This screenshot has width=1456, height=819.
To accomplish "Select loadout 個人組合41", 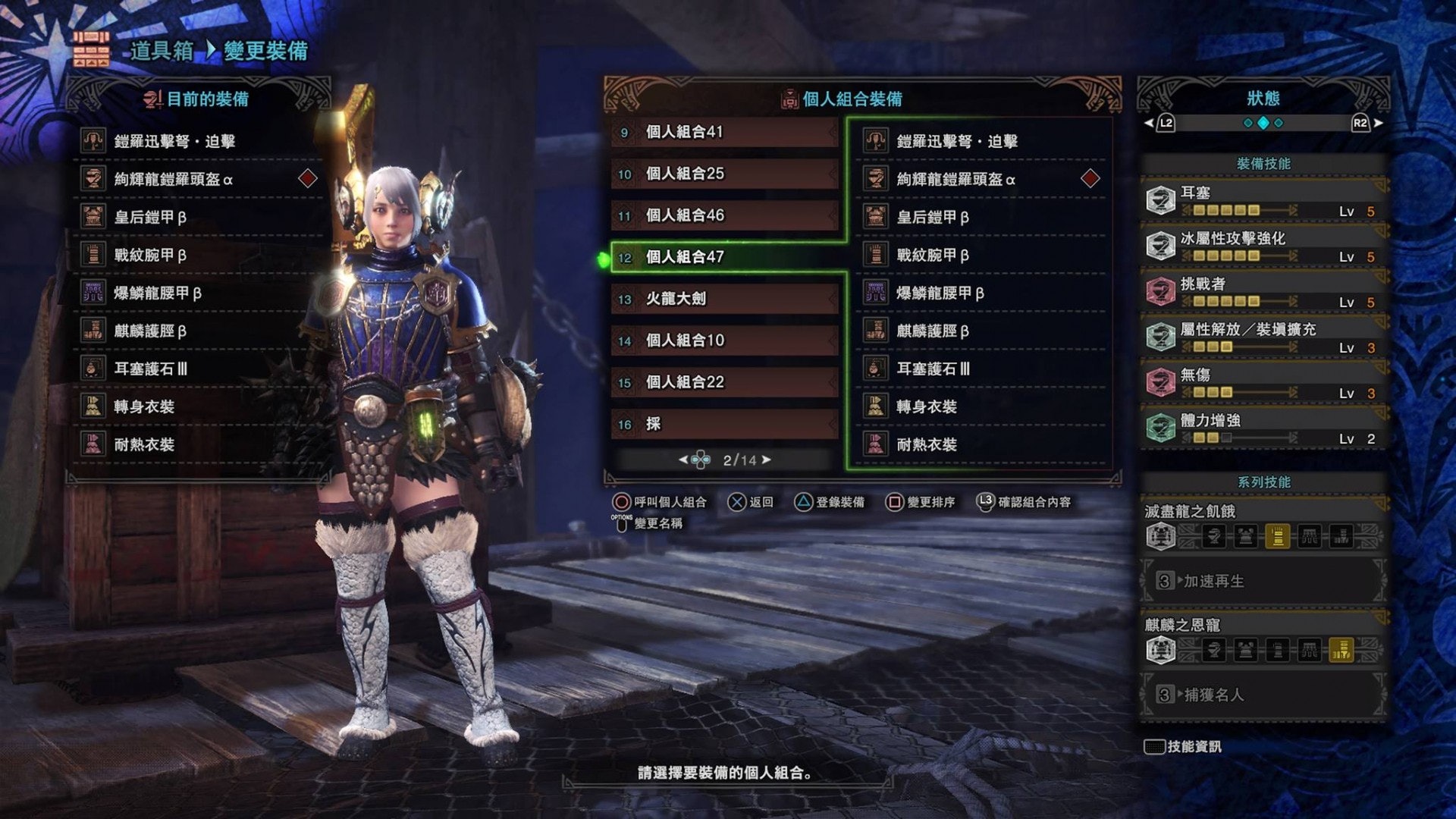I will point(724,132).
